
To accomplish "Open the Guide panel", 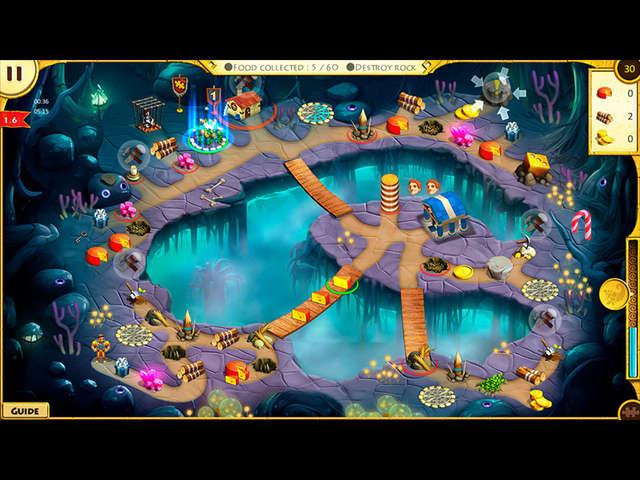I will (x=25, y=410).
